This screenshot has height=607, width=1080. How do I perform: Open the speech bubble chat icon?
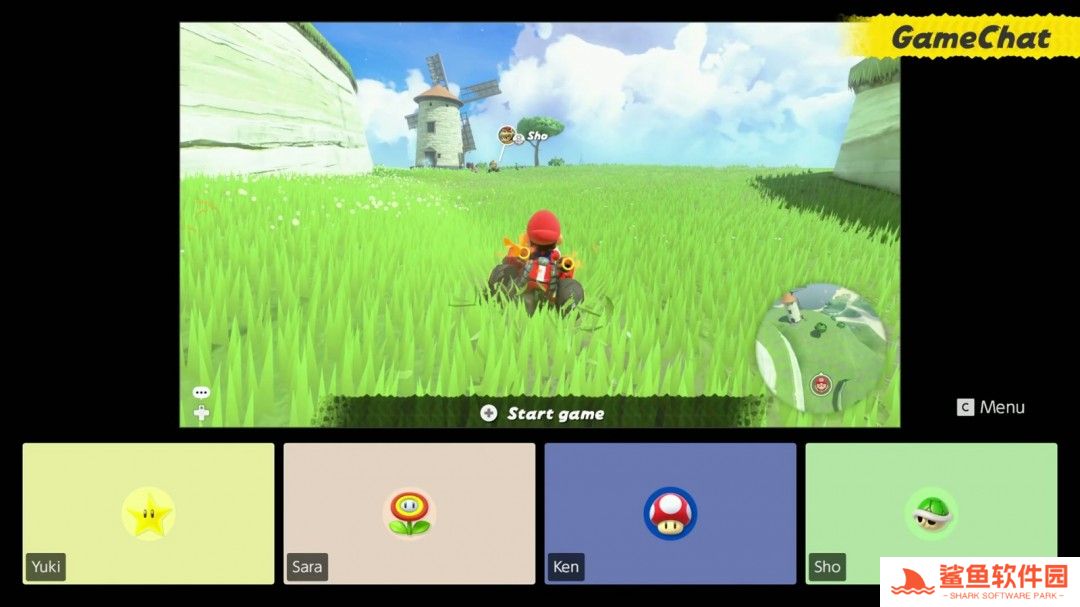coord(201,393)
